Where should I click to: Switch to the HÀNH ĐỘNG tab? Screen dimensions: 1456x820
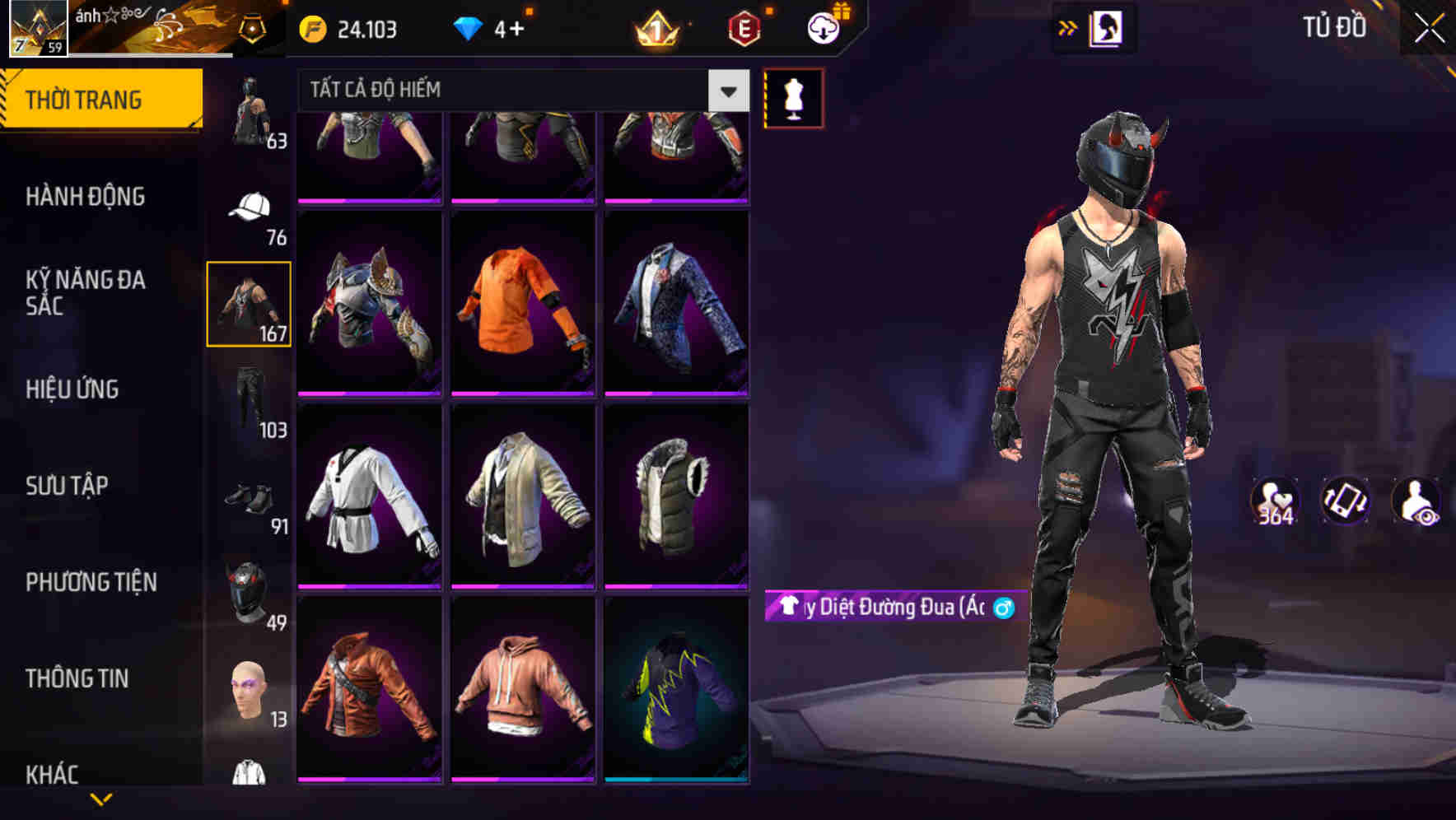coord(86,198)
